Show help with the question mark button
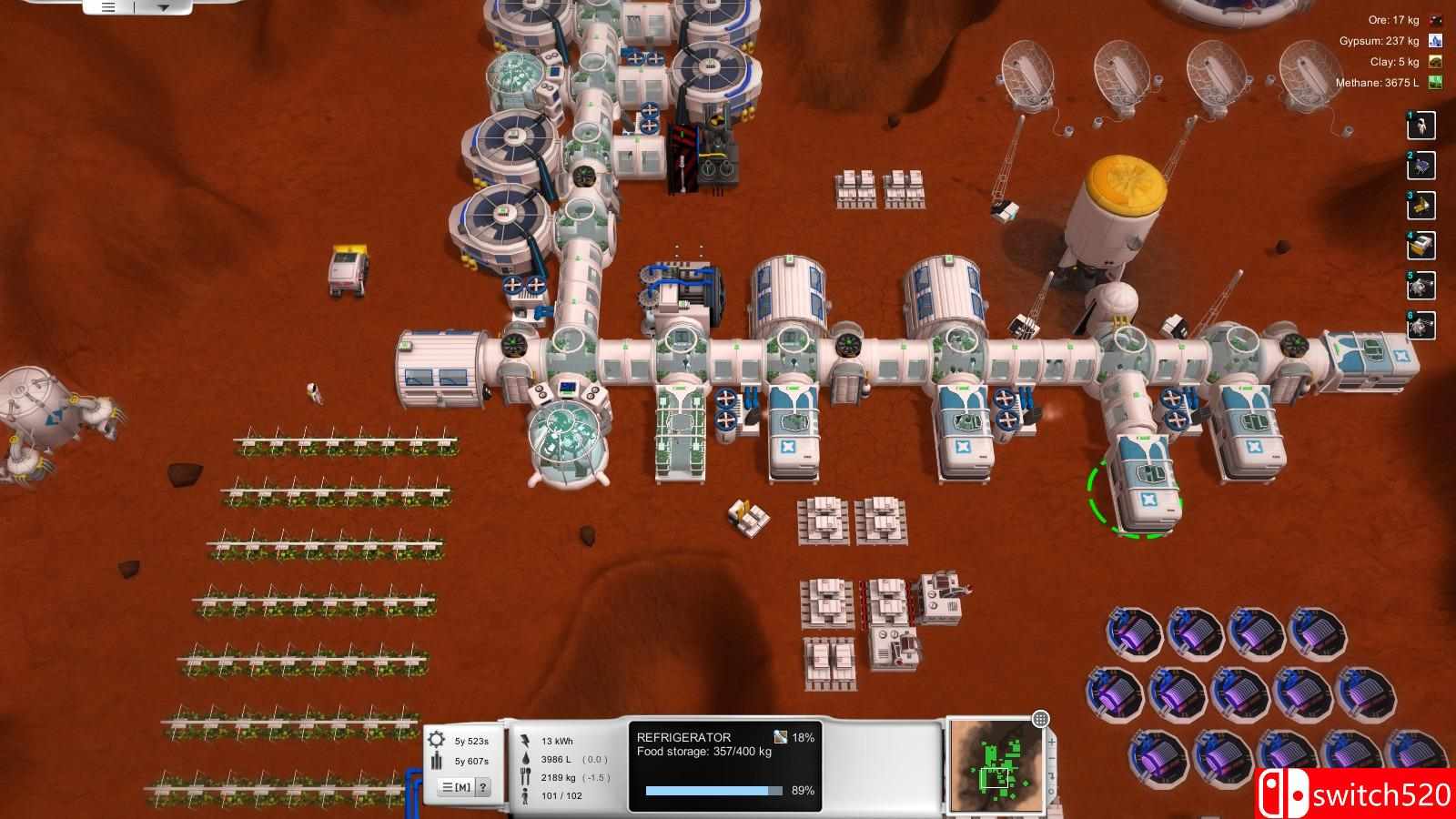 (x=483, y=787)
